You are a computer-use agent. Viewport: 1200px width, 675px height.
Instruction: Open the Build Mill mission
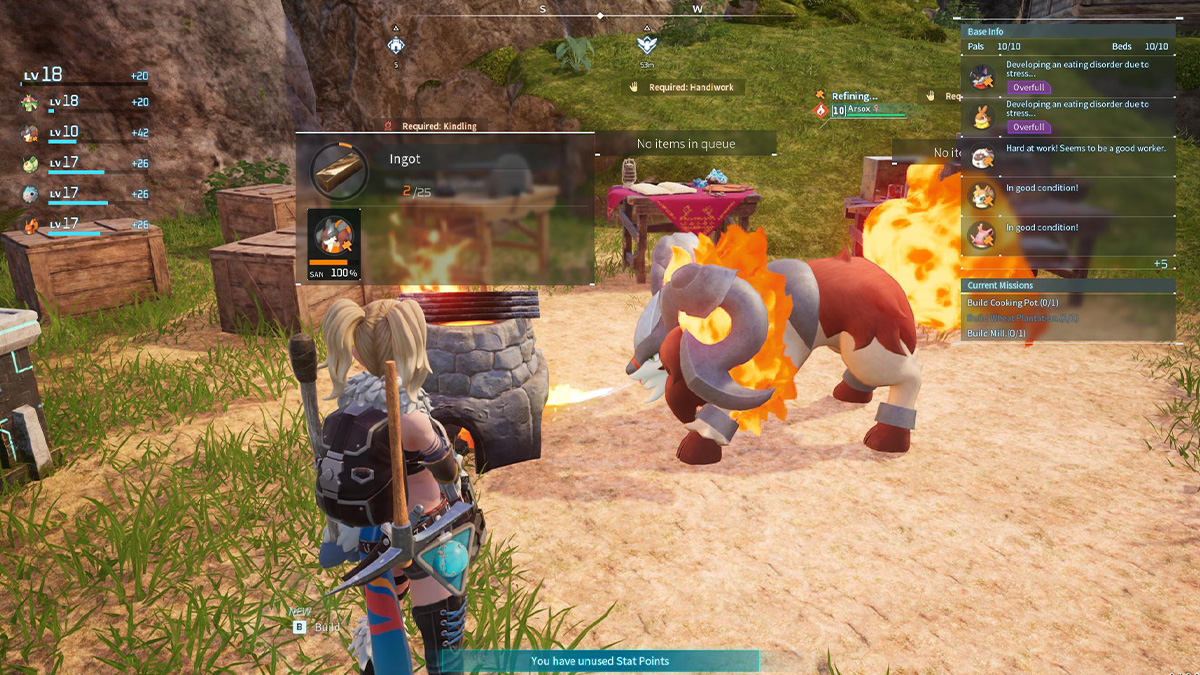pos(996,333)
